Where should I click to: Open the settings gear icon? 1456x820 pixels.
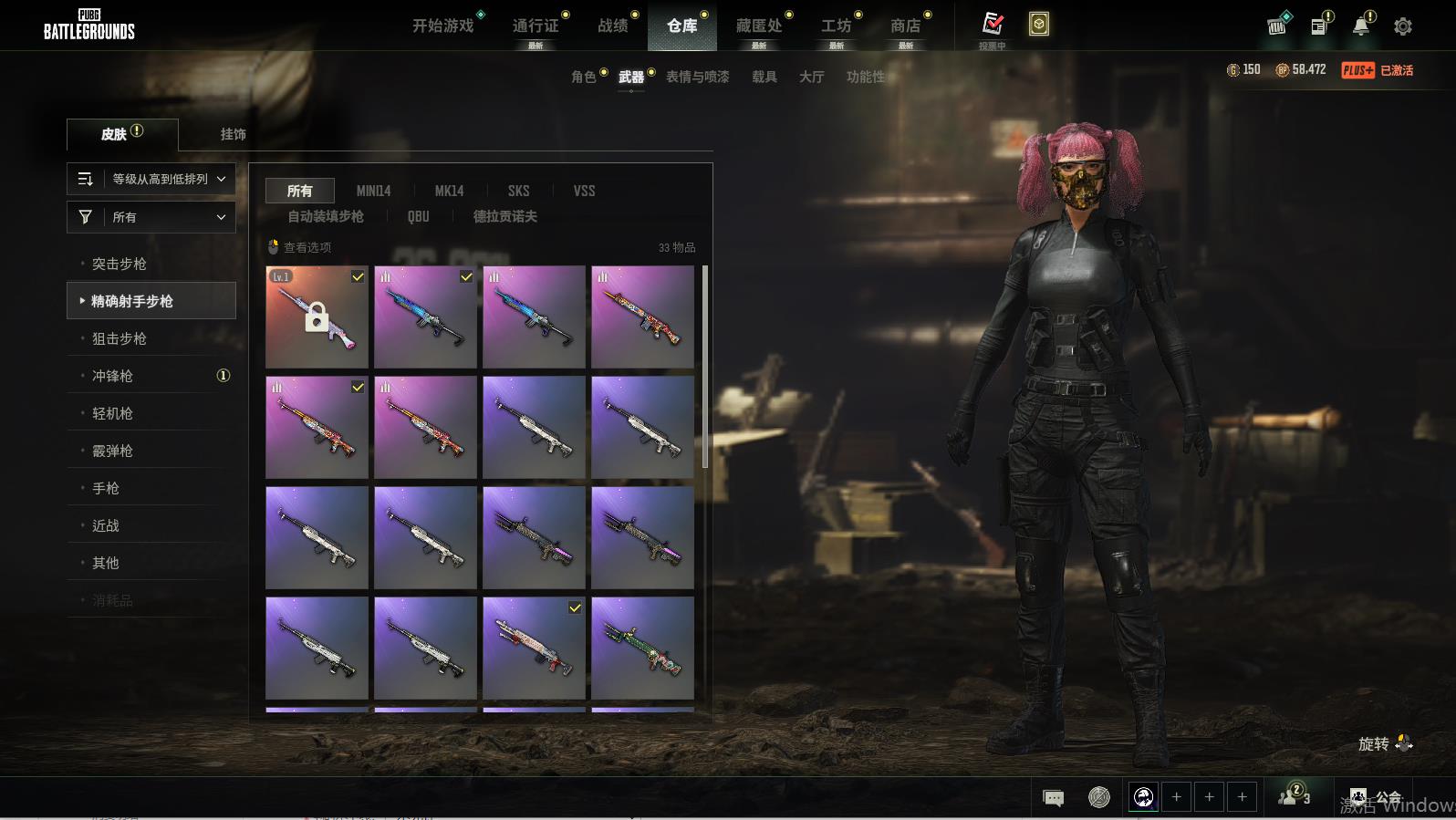[1403, 26]
